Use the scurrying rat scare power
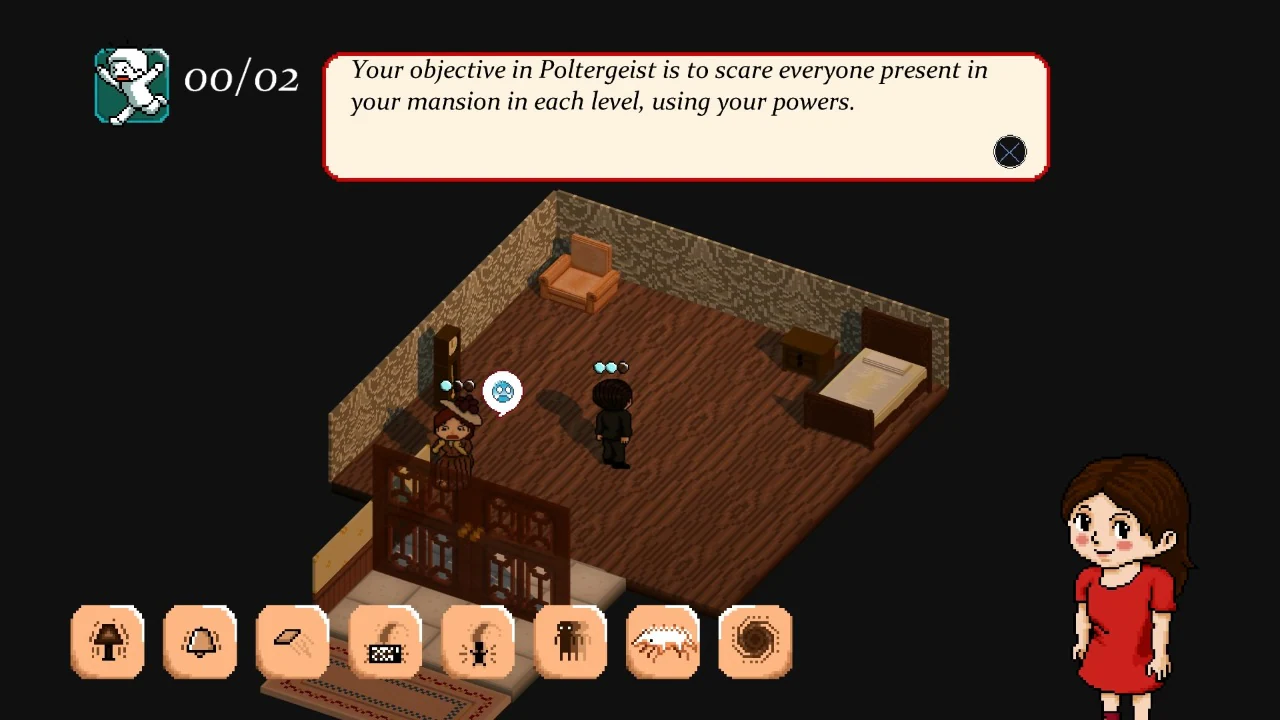 662,641
